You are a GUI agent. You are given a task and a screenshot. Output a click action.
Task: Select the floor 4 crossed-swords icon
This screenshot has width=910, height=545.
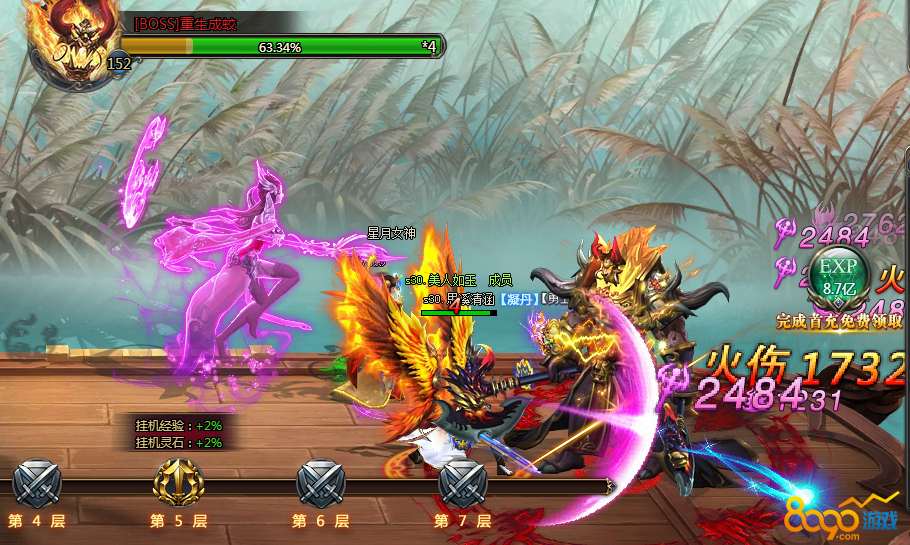[37, 484]
